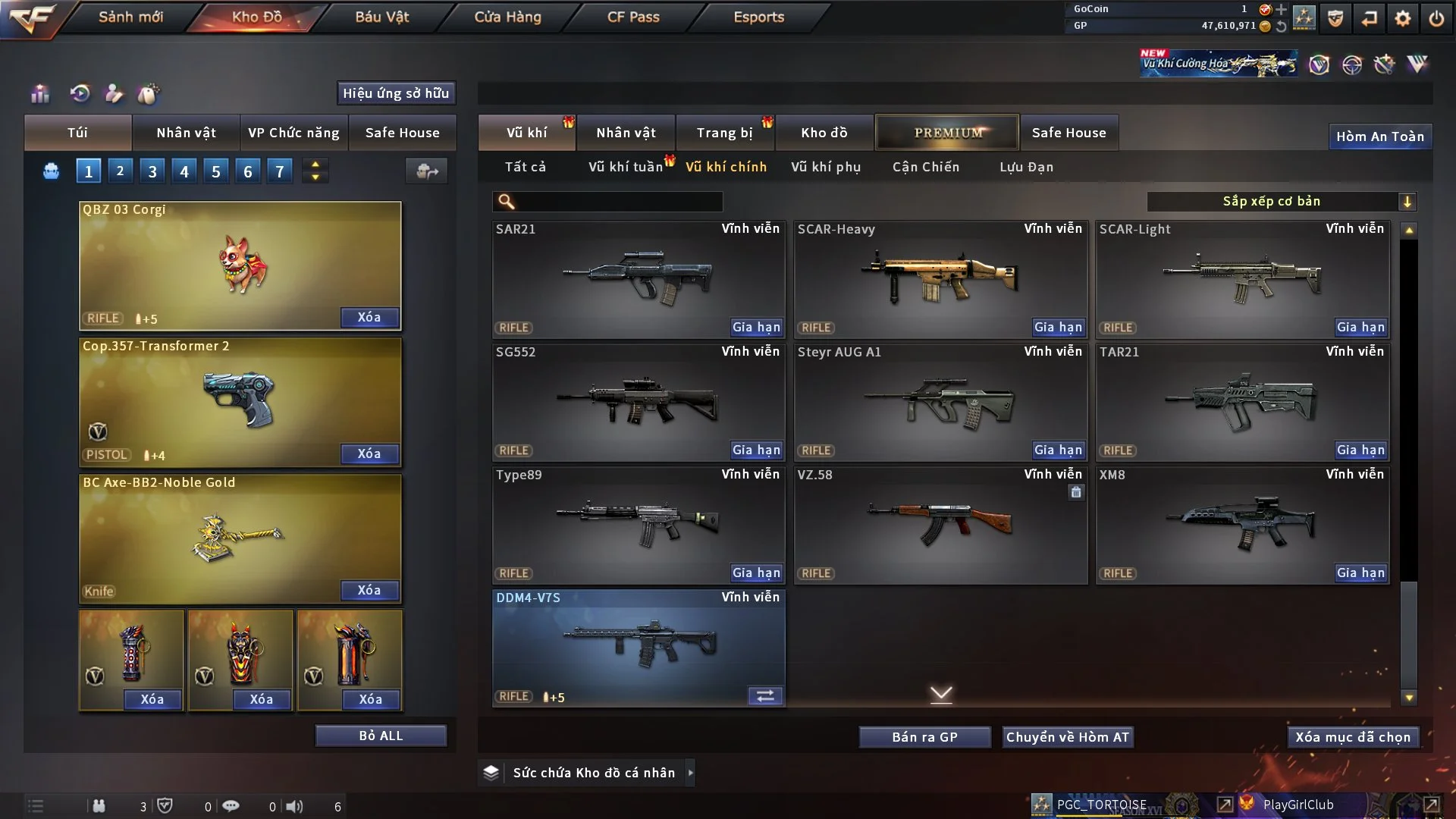Click the weapon search field
This screenshot has height=819, width=1456.
point(618,202)
